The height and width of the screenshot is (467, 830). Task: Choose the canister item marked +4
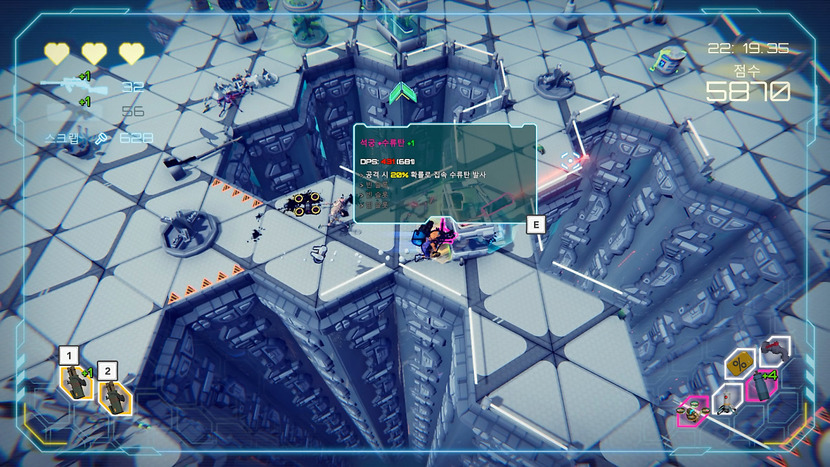pos(762,387)
